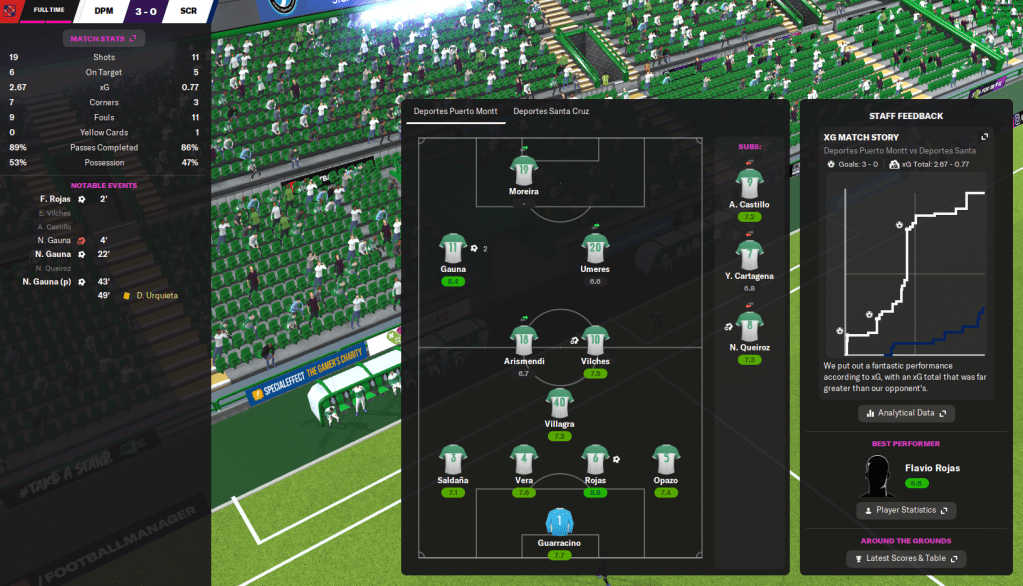Select substitute N. Queiroz
Screen dimensions: 1023x586
pyautogui.click(x=749, y=325)
